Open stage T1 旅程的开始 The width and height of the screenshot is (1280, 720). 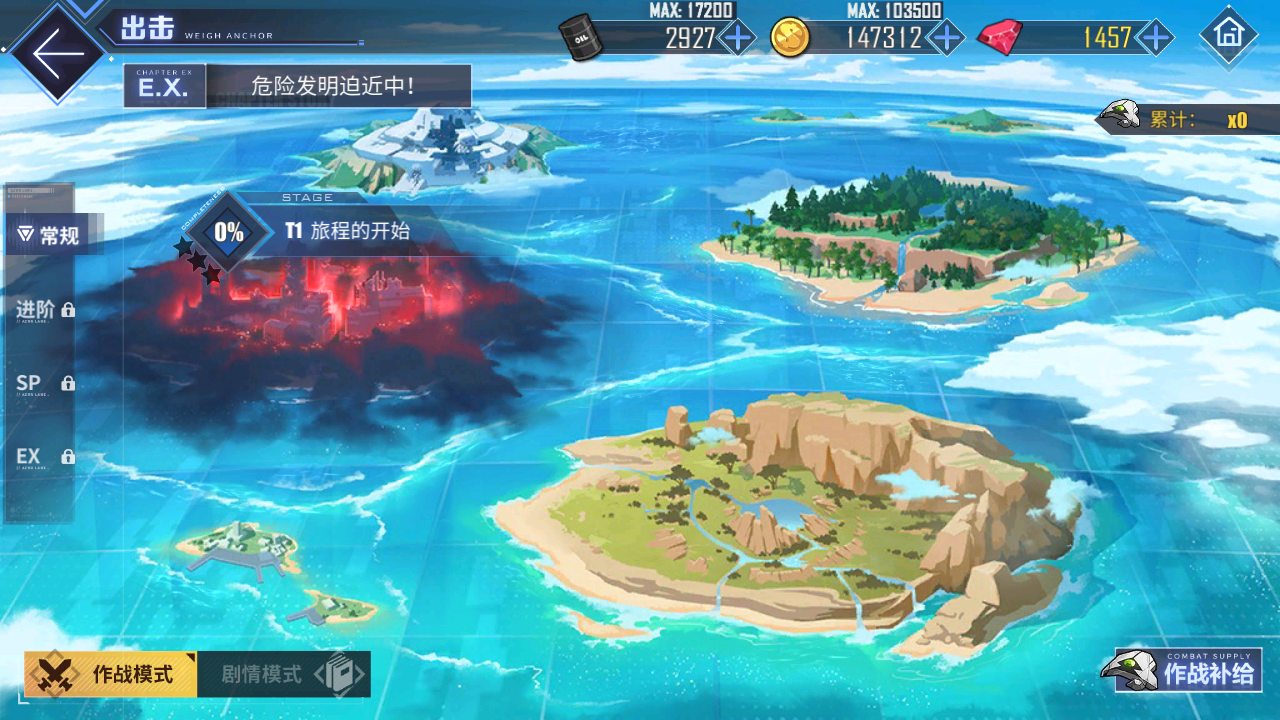tap(345, 231)
